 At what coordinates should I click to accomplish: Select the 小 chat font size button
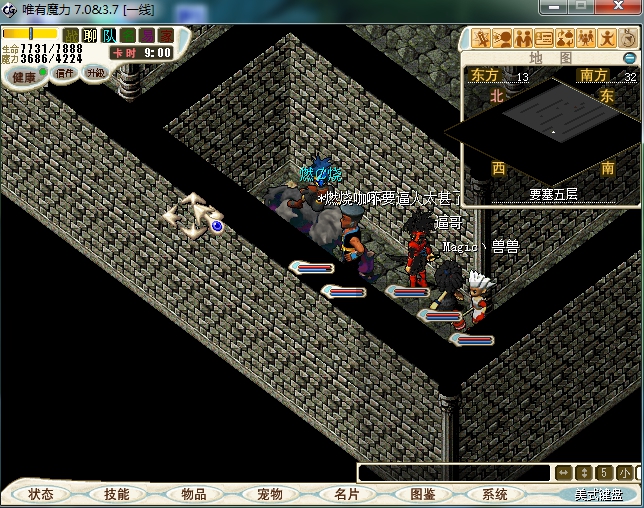click(x=624, y=473)
